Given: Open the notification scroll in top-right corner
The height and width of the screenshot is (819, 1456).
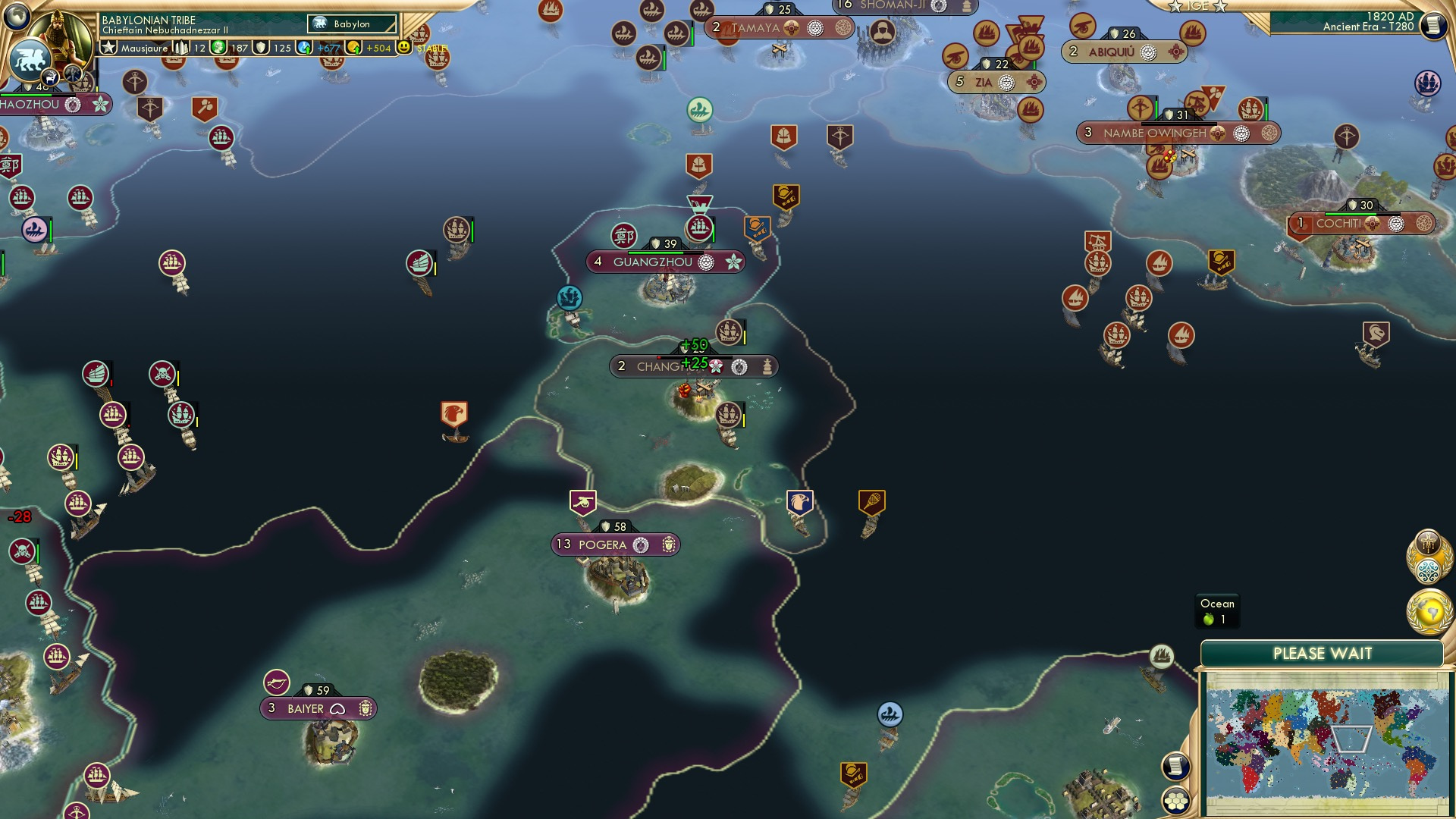Looking at the screenshot, I should point(1434,25).
